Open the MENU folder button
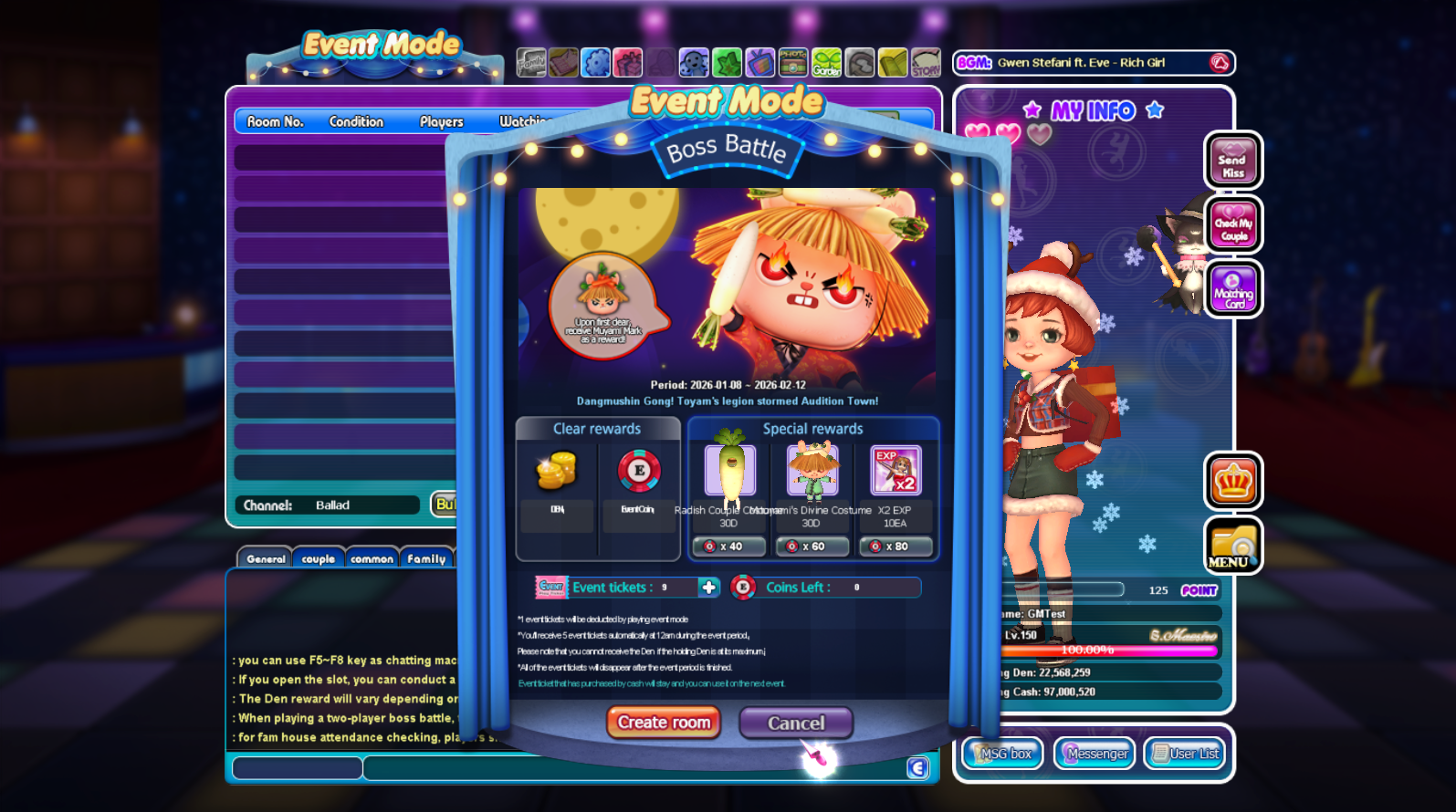This screenshot has height=812, width=1456. tap(1233, 546)
